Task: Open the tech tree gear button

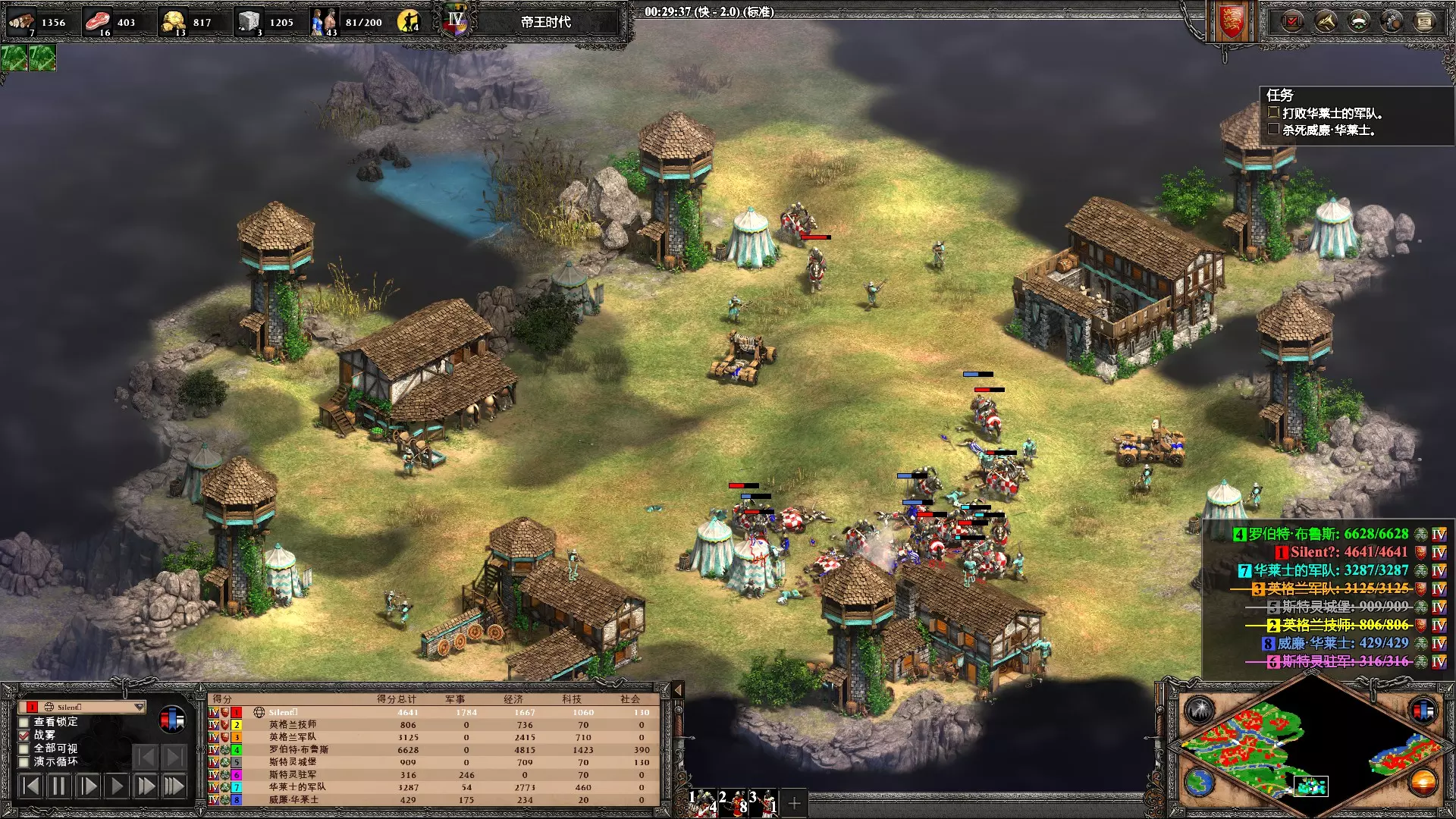Action: click(1392, 21)
